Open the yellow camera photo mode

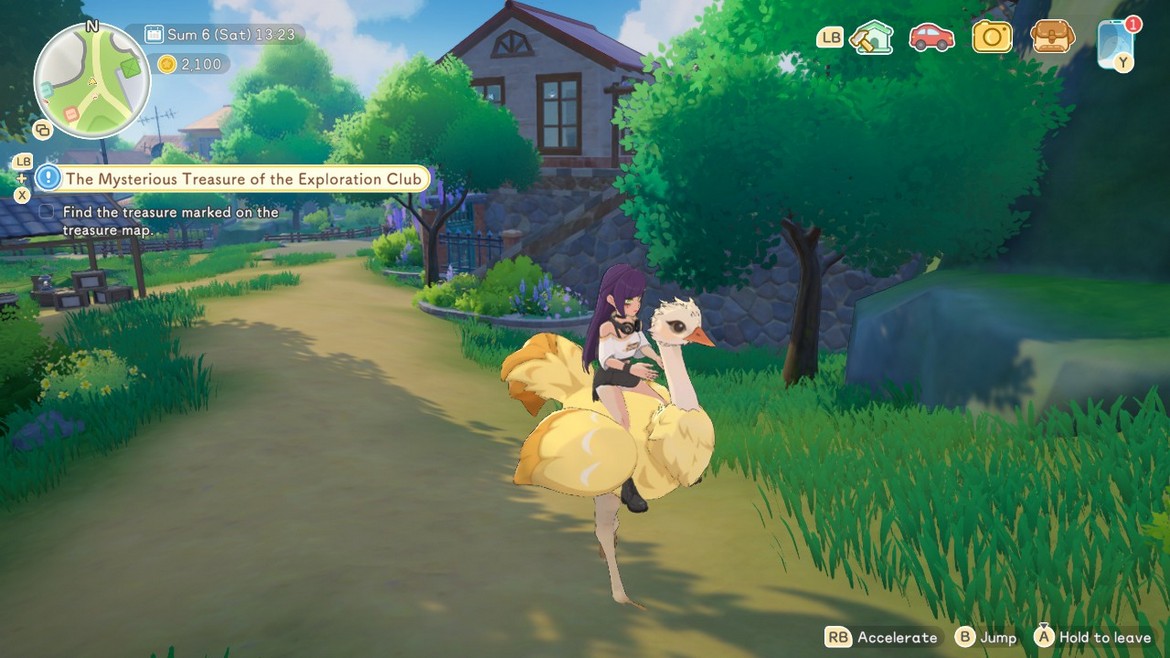(992, 38)
